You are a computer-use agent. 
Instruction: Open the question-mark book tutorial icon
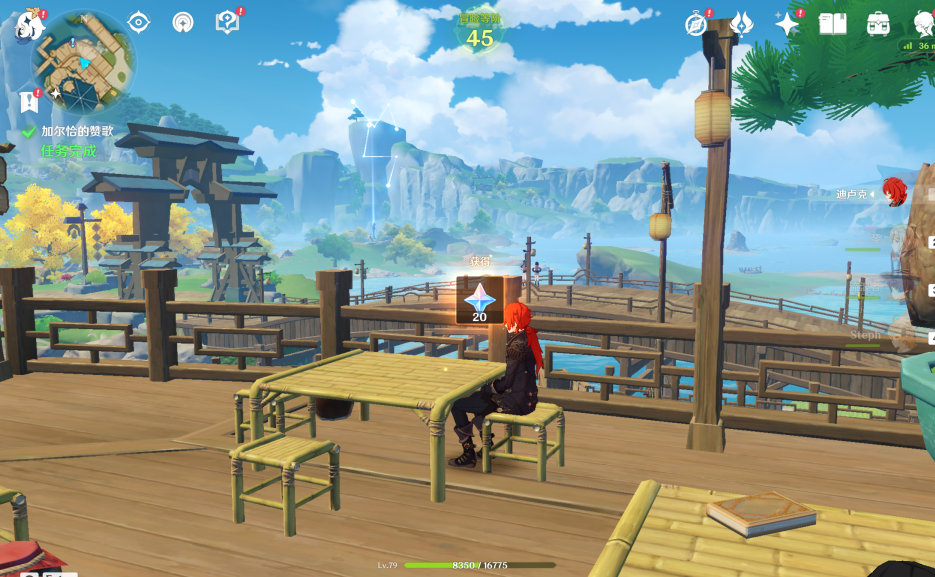pos(227,22)
